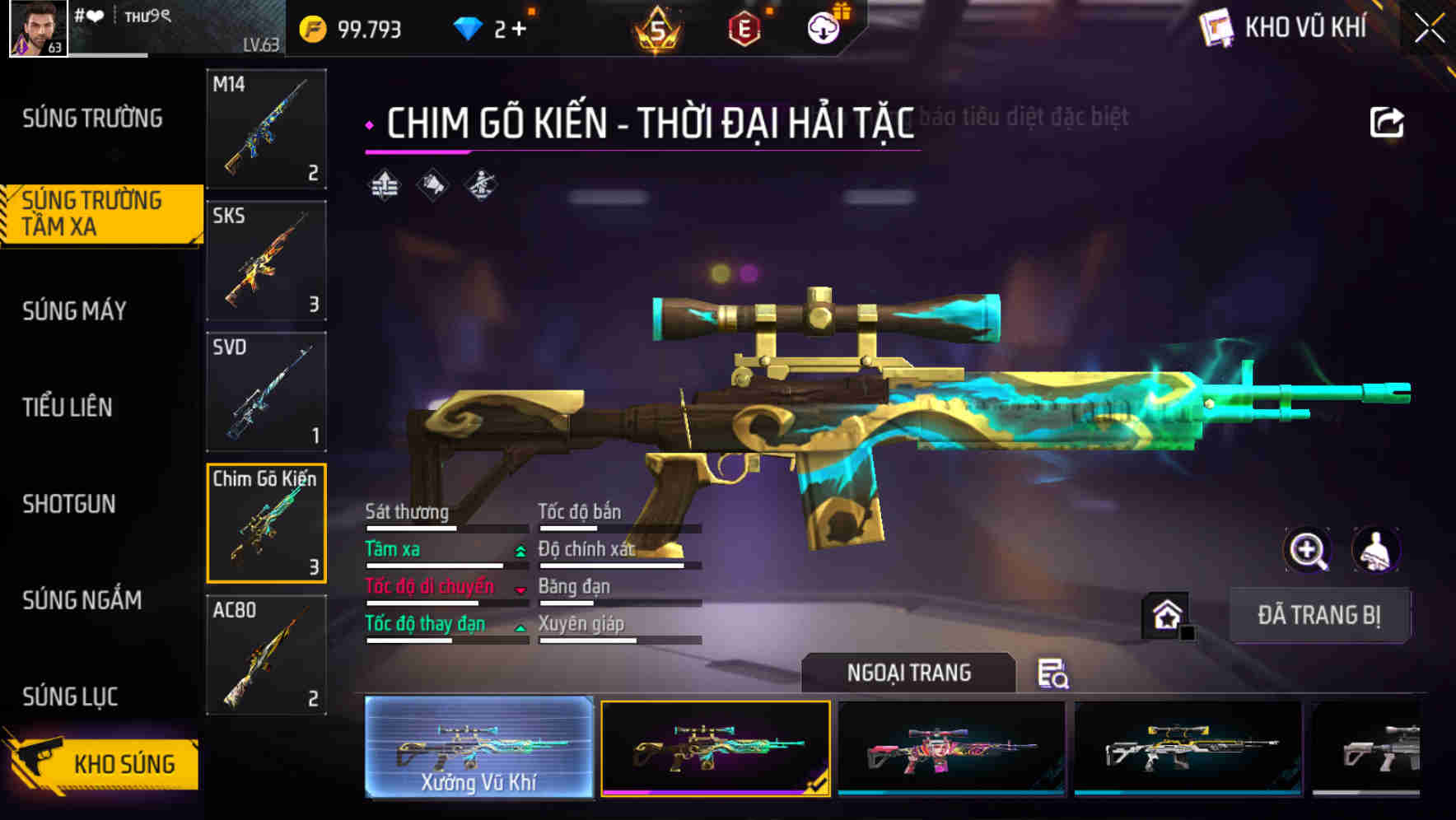Expand the Tốc độ thay đạn stat arrow

[520, 627]
